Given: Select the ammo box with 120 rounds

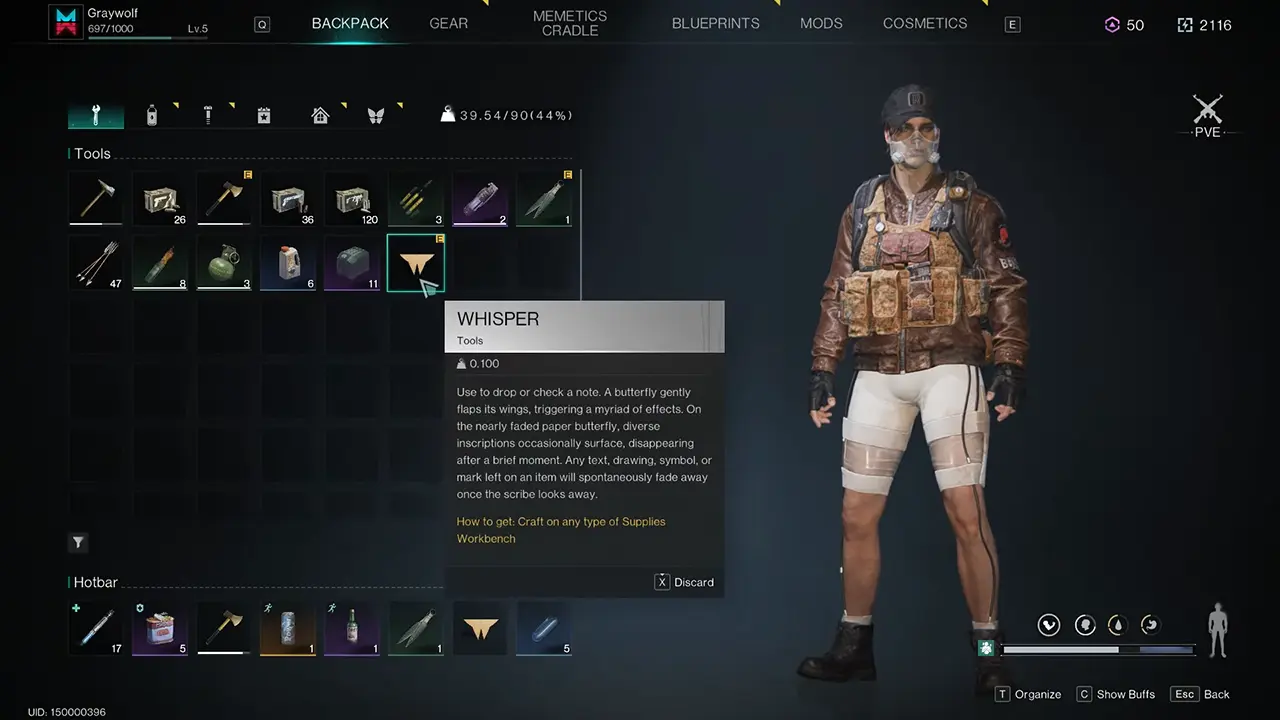Looking at the screenshot, I should [352, 198].
